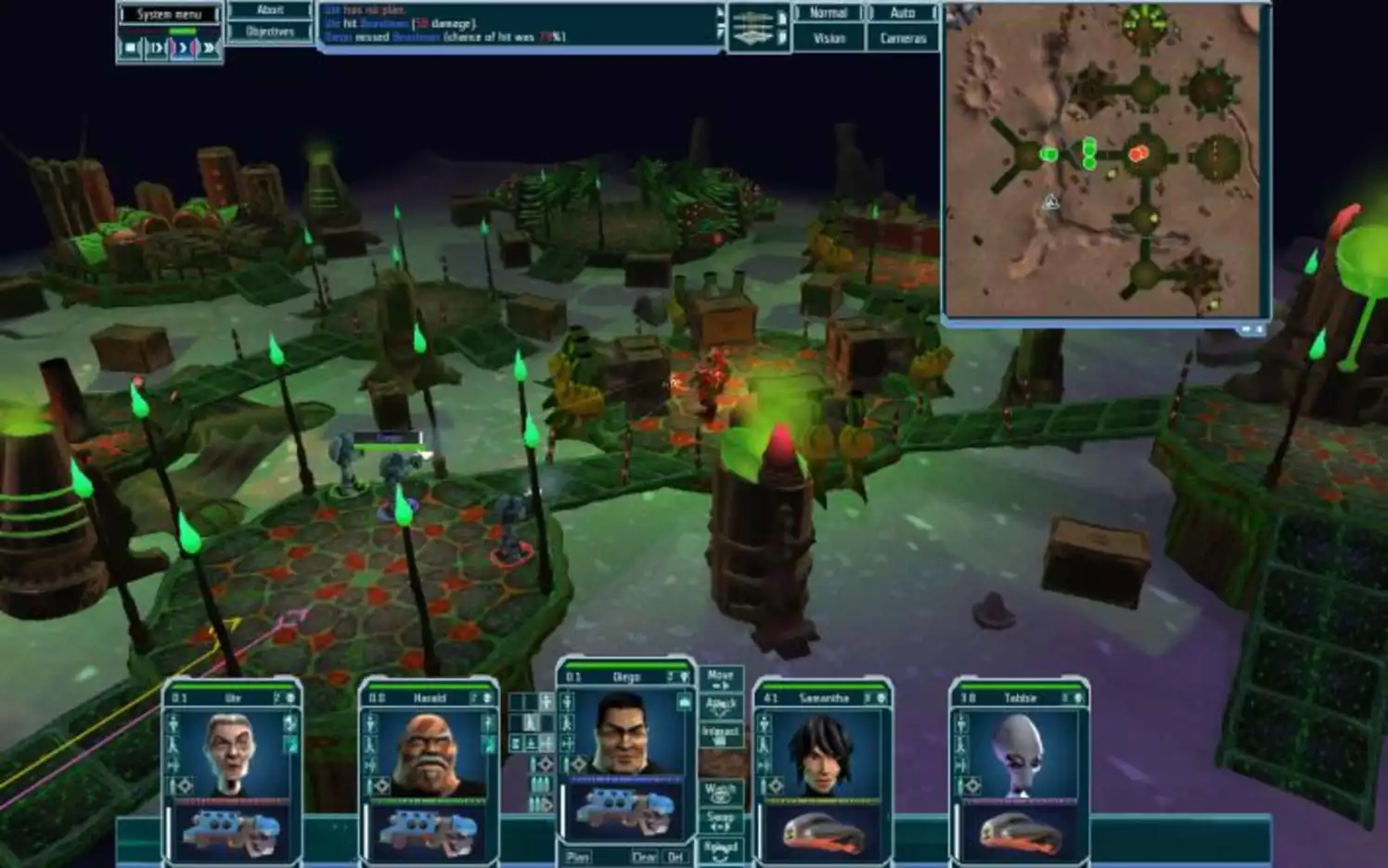The image size is (1388, 868).
Task: Click the Abort mission button
Action: pos(270,10)
